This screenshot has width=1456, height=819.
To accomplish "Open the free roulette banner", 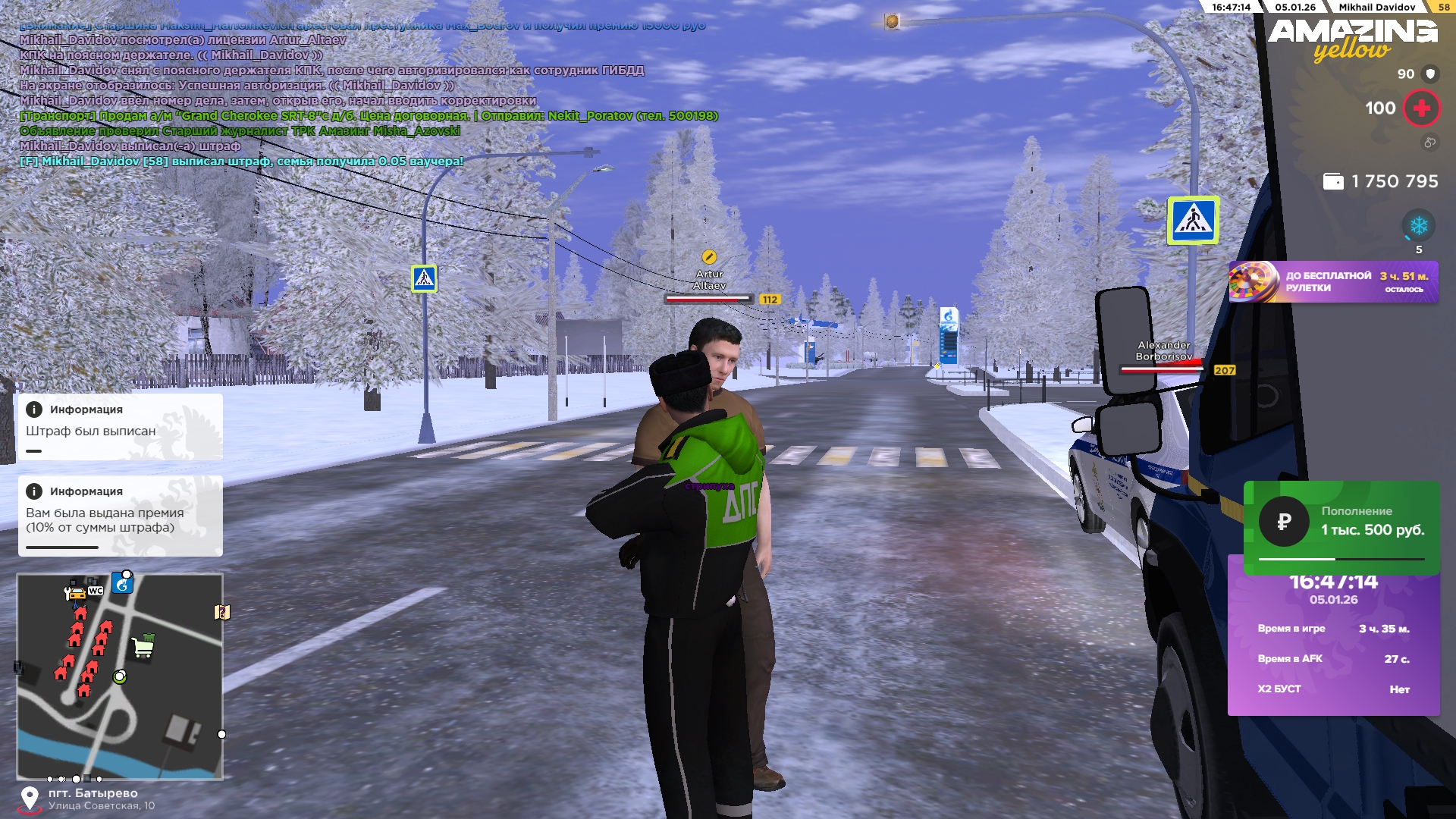I will [1333, 282].
